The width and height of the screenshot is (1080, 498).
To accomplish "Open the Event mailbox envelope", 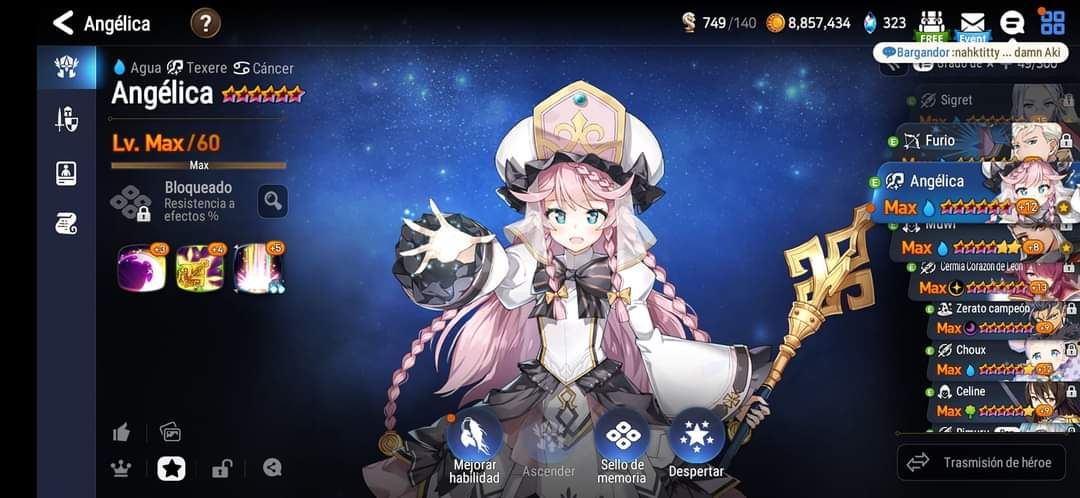I will (972, 24).
